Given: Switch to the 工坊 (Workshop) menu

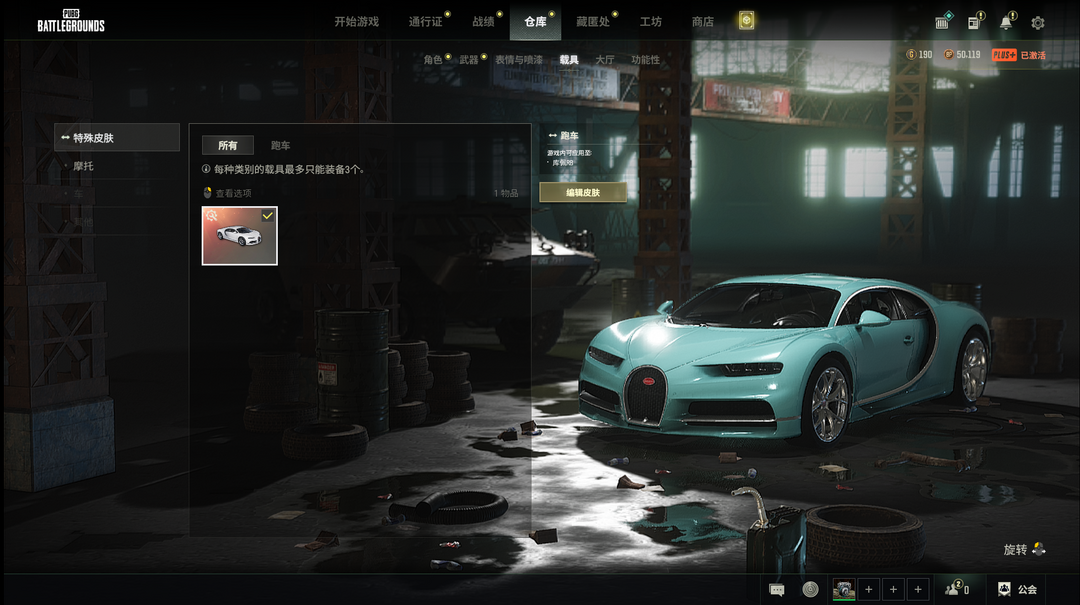Looking at the screenshot, I should click(x=650, y=22).
